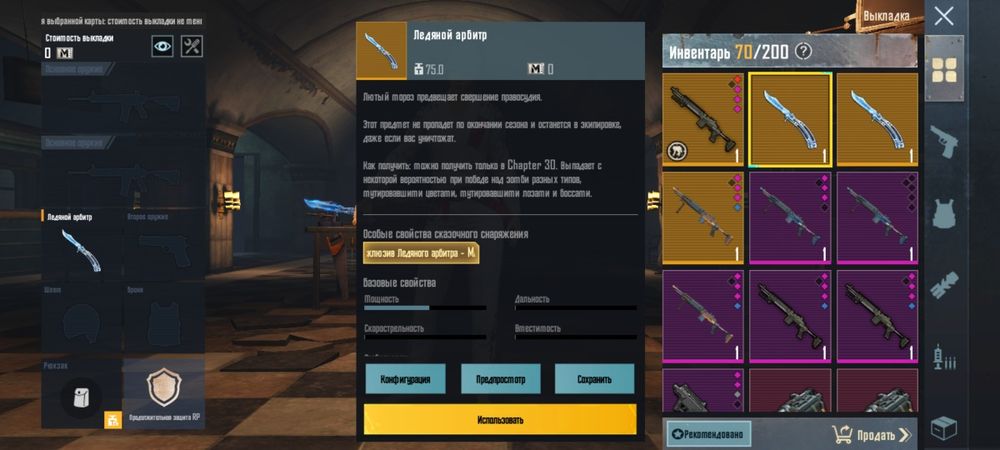Switch to the body armor category tab
Image resolution: width=1000 pixels, height=450 pixels.
pyautogui.click(x=943, y=214)
